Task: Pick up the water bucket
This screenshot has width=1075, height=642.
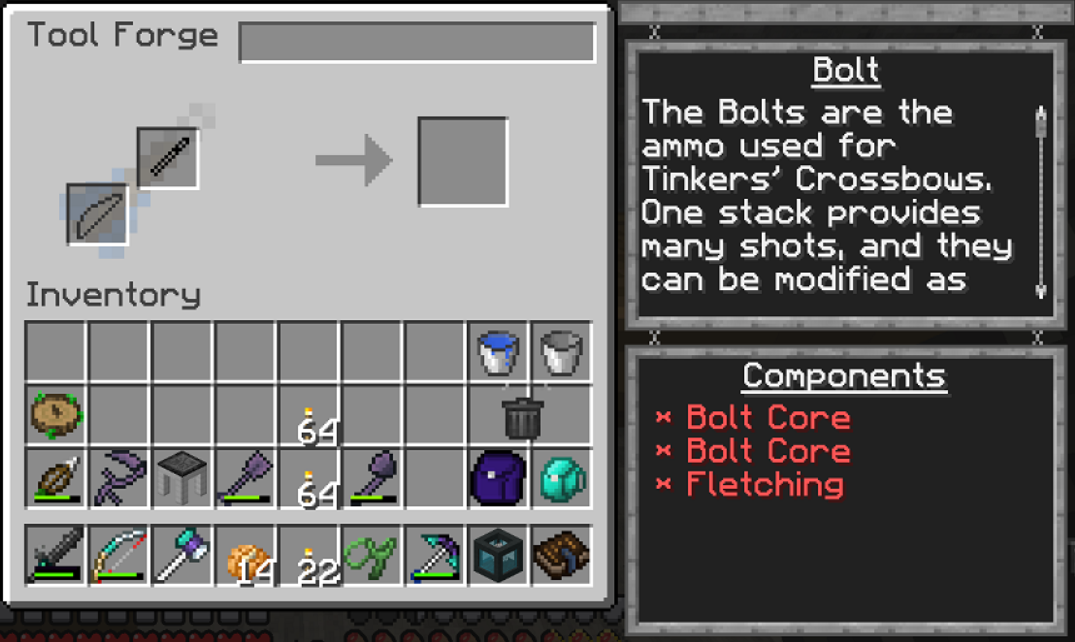Action: (x=498, y=352)
